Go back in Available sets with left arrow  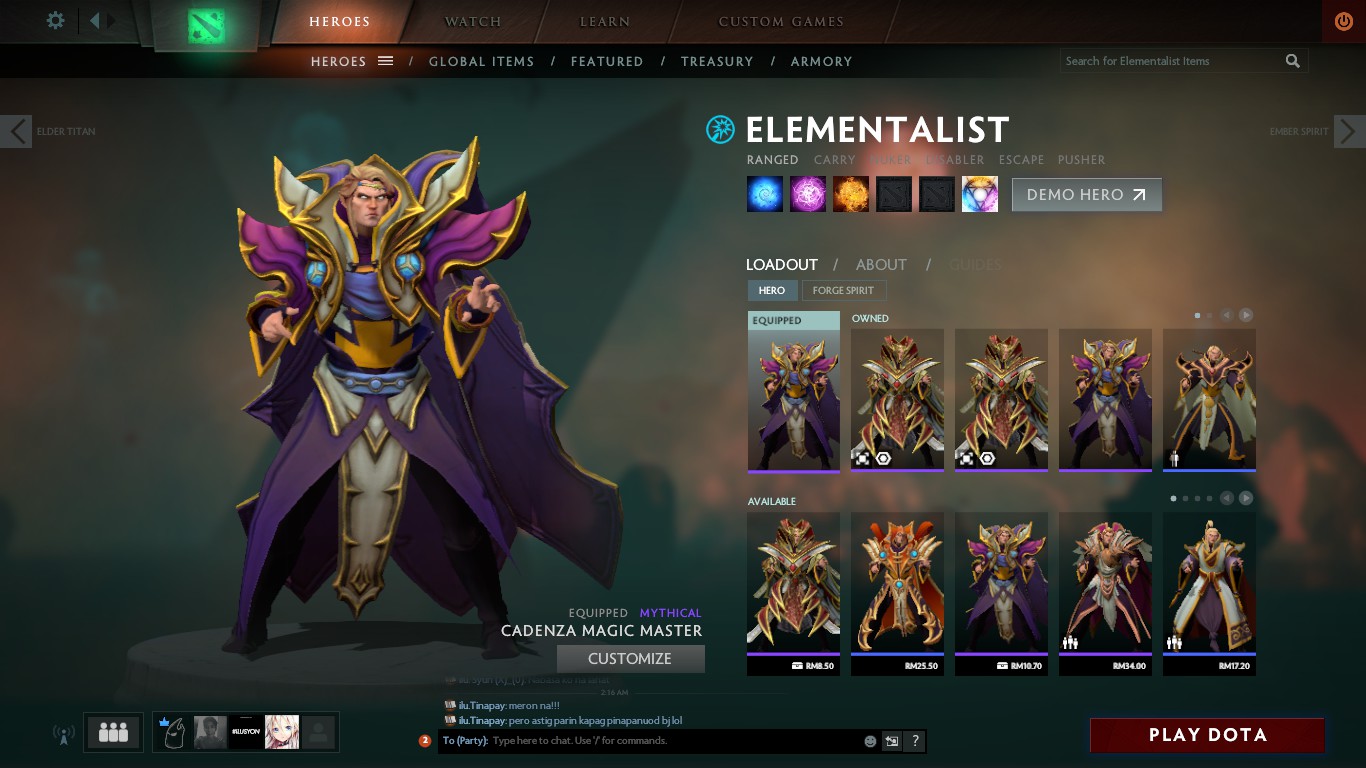[x=1226, y=497]
